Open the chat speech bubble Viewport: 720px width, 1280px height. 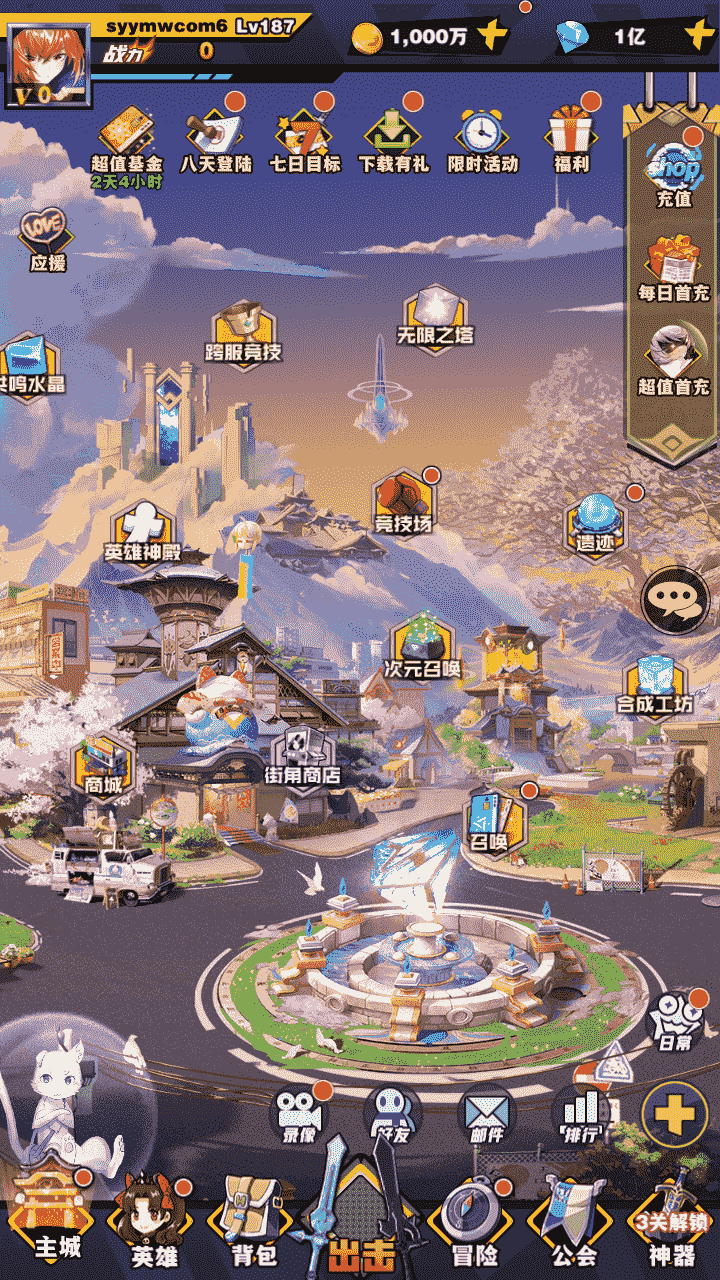click(674, 600)
